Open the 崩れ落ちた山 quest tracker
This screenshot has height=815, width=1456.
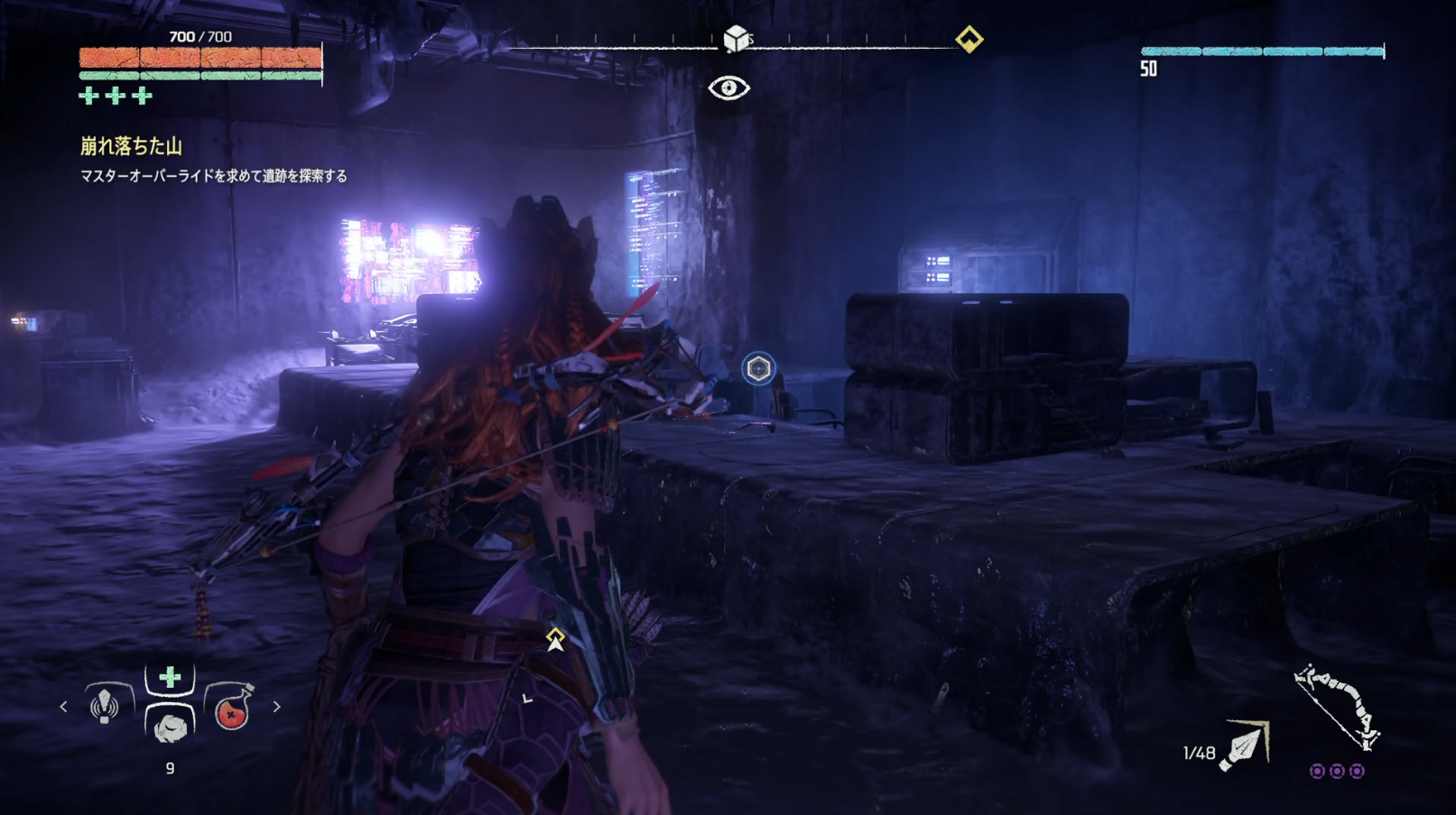132,146
